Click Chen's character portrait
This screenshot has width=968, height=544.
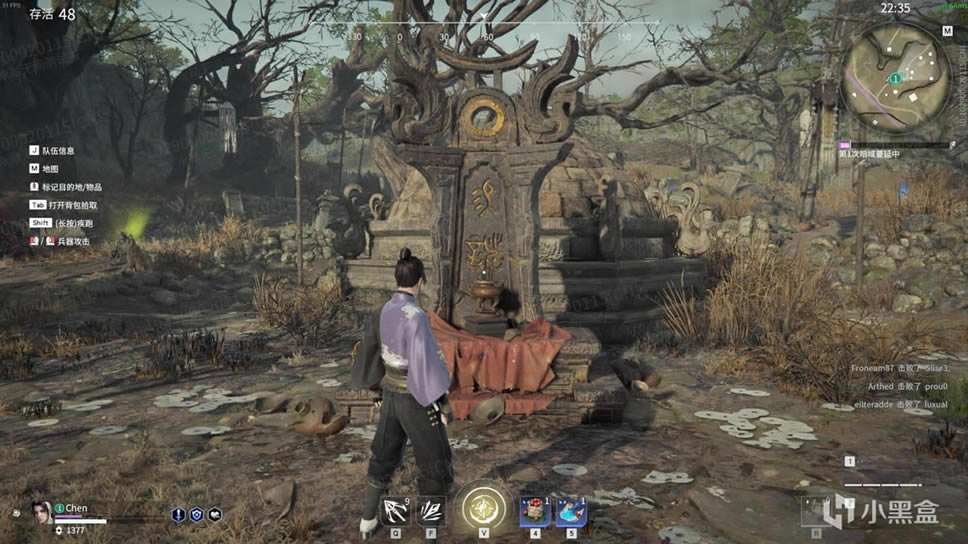41,513
